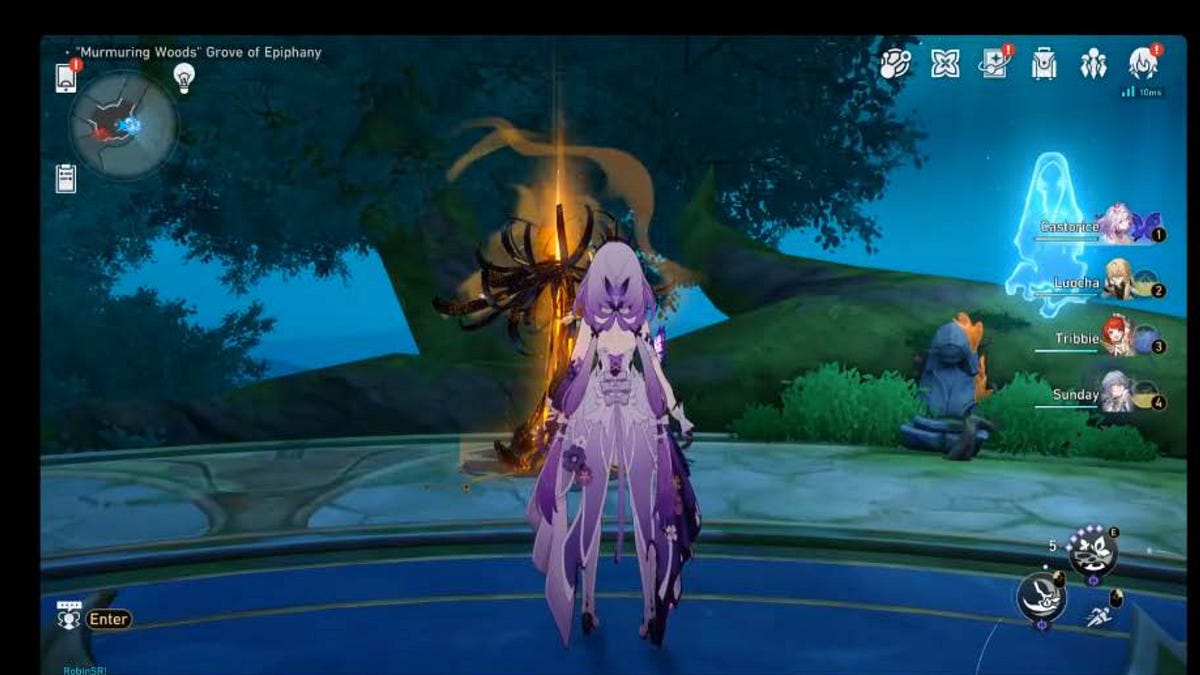
Task: Open the clipboard mission log icon
Action: (x=66, y=178)
